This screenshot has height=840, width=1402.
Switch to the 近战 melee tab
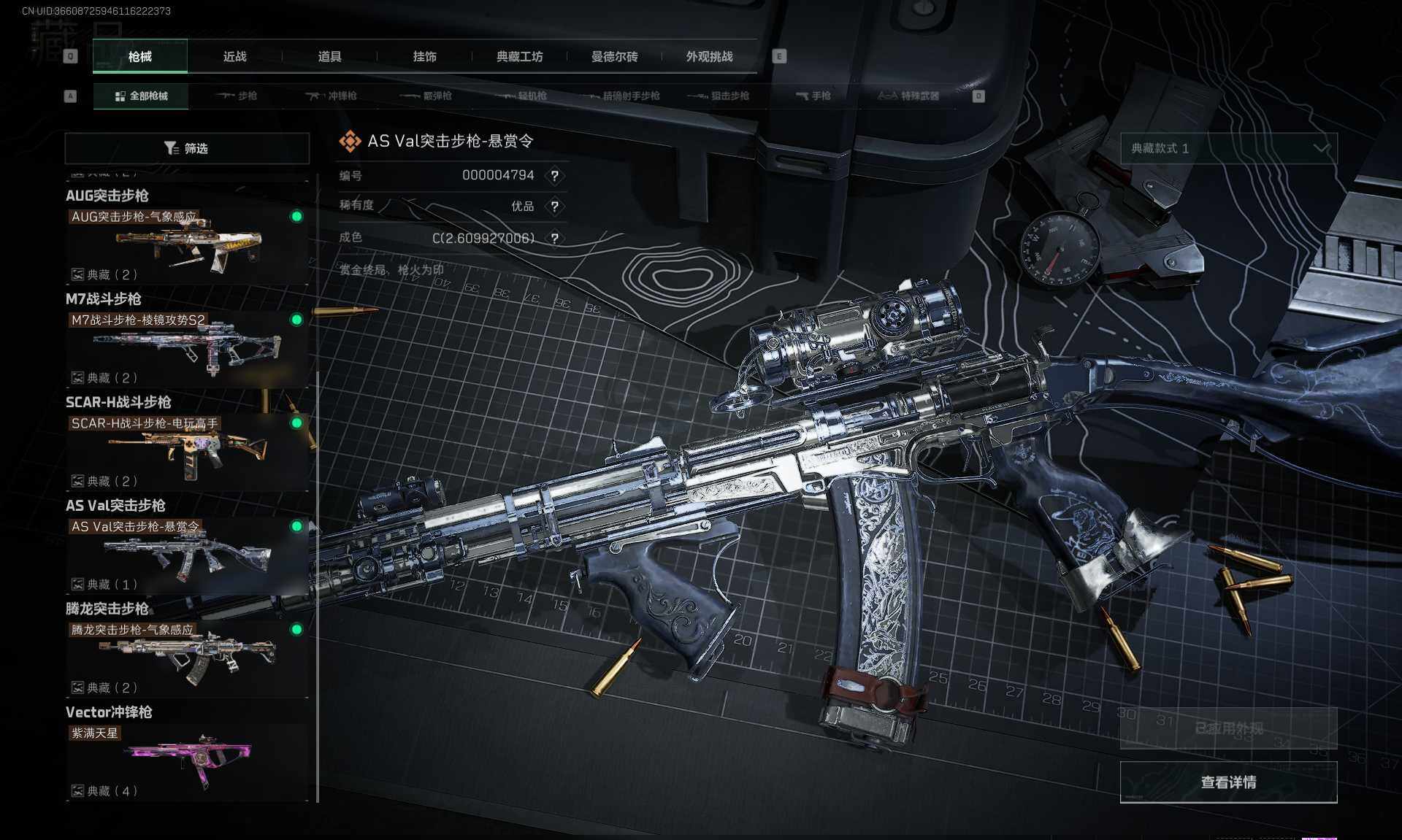coord(234,57)
